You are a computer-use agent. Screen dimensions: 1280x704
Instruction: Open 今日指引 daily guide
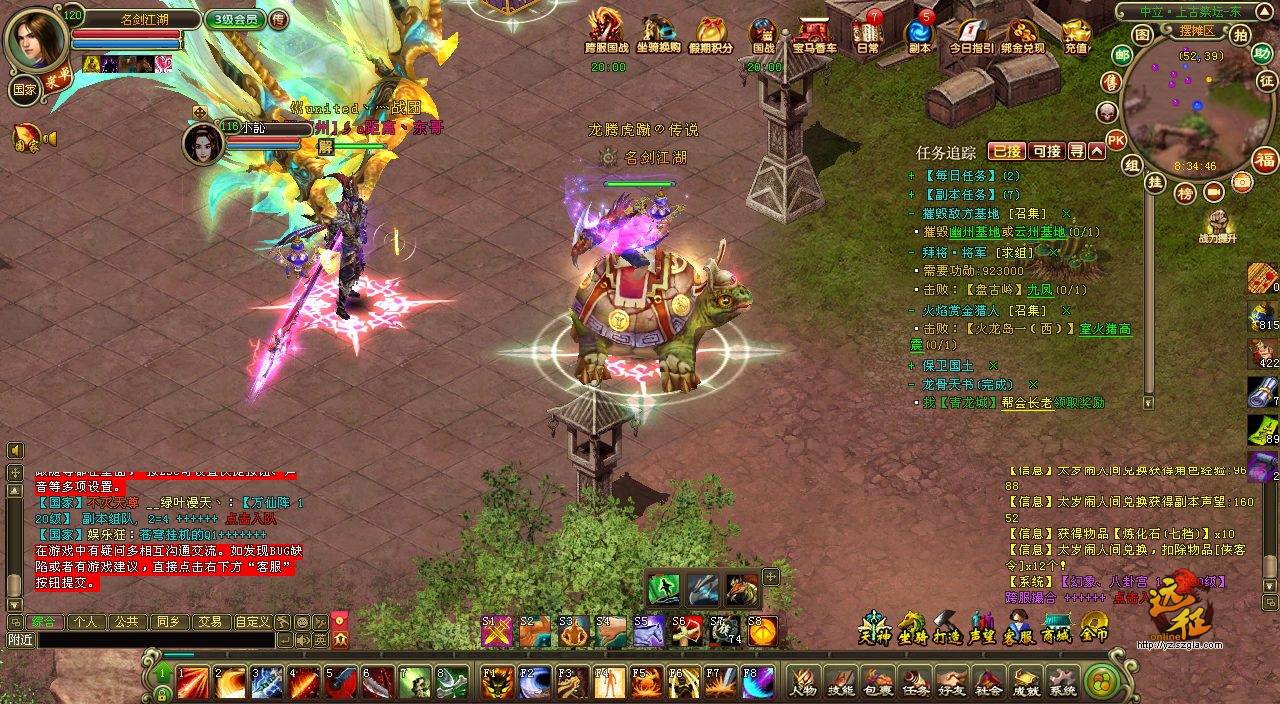[x=971, y=37]
